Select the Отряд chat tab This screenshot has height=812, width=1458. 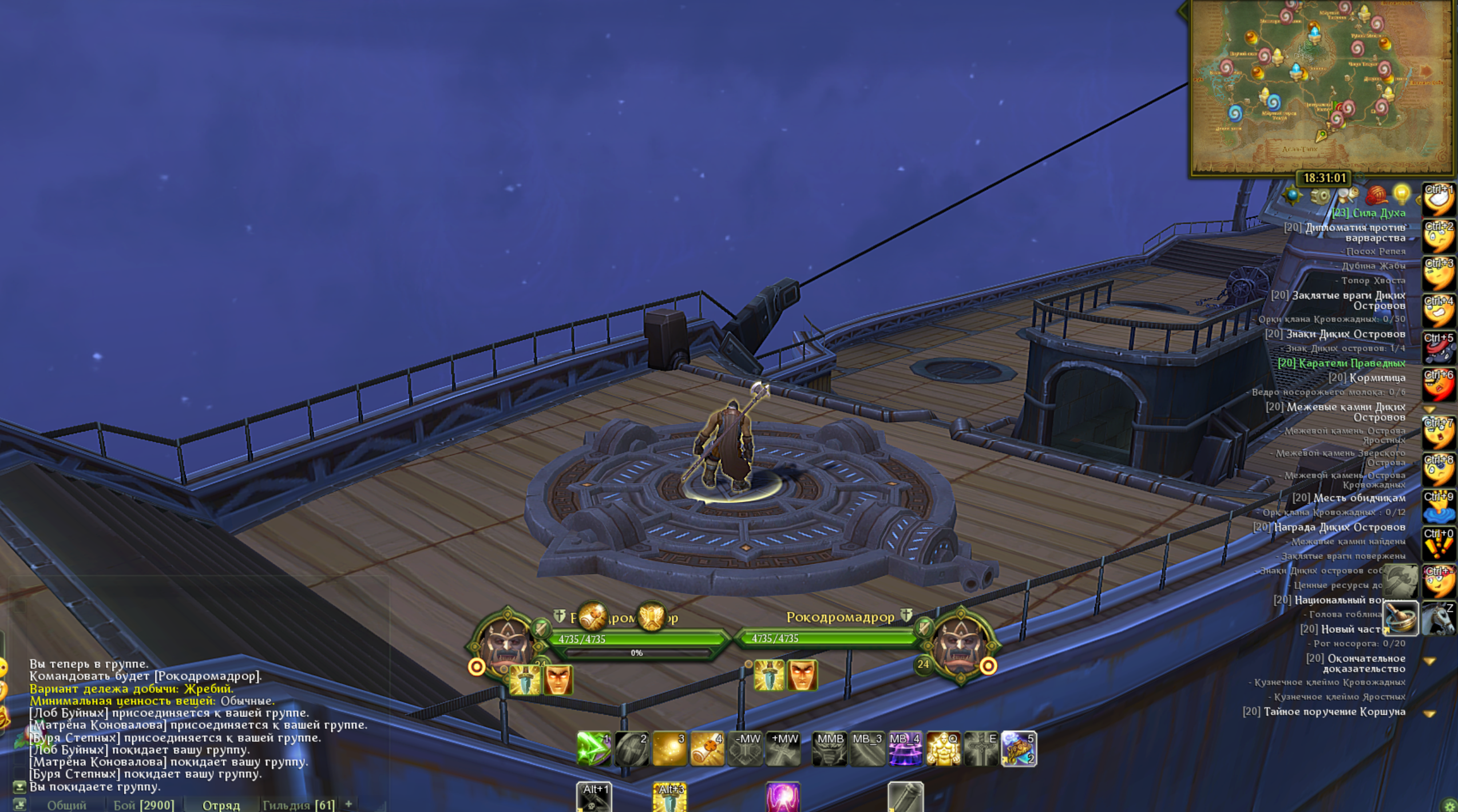[x=221, y=805]
